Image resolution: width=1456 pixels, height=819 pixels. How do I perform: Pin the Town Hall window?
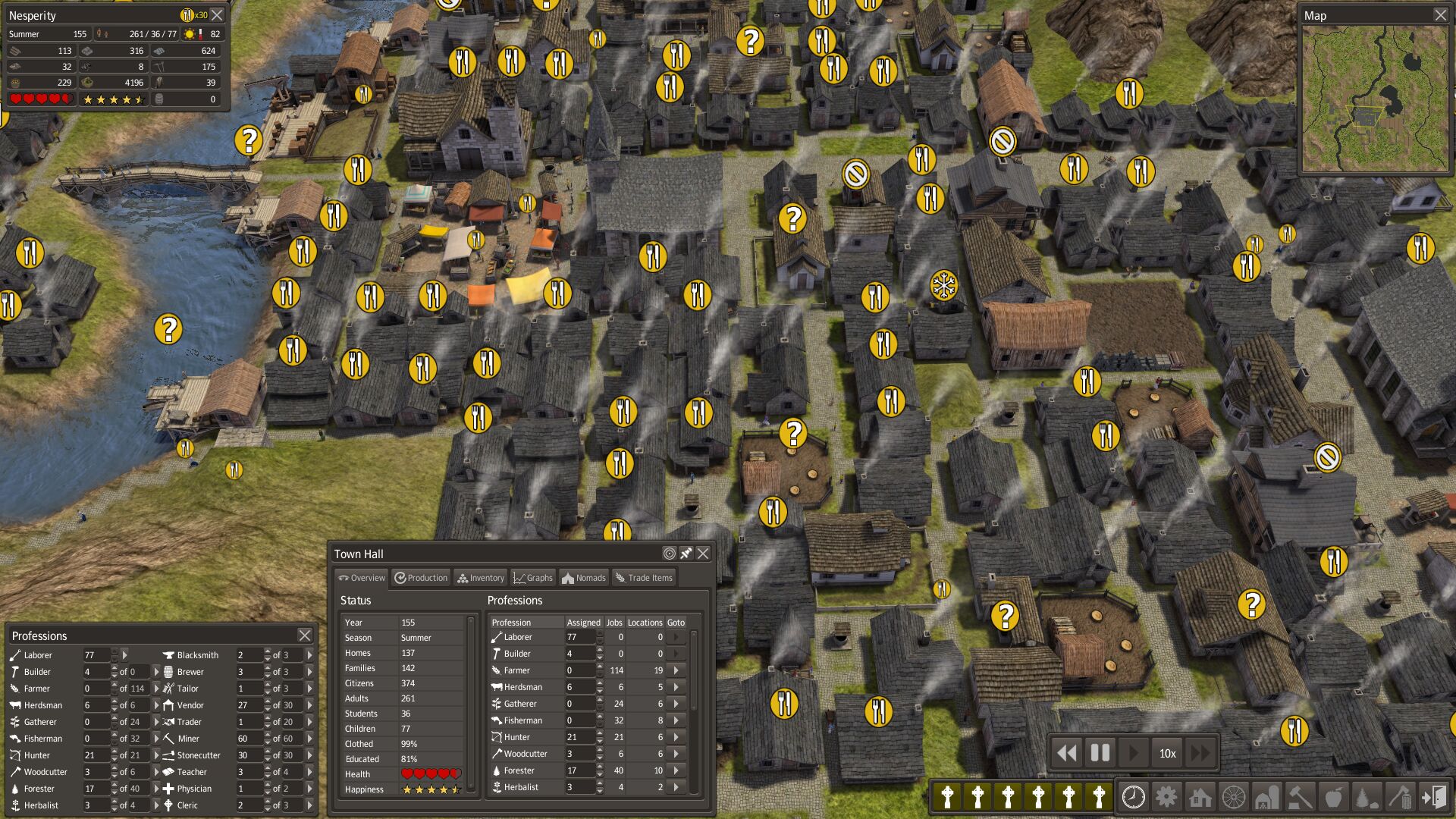tap(686, 554)
